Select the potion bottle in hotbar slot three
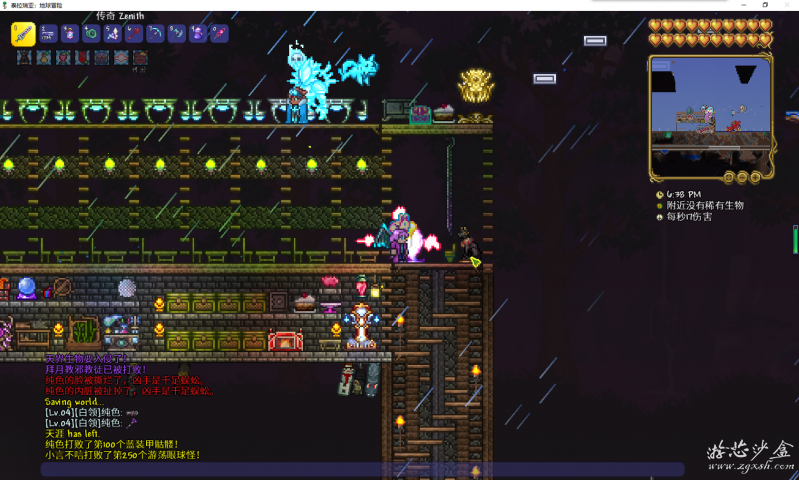799x480 pixels. (x=69, y=33)
